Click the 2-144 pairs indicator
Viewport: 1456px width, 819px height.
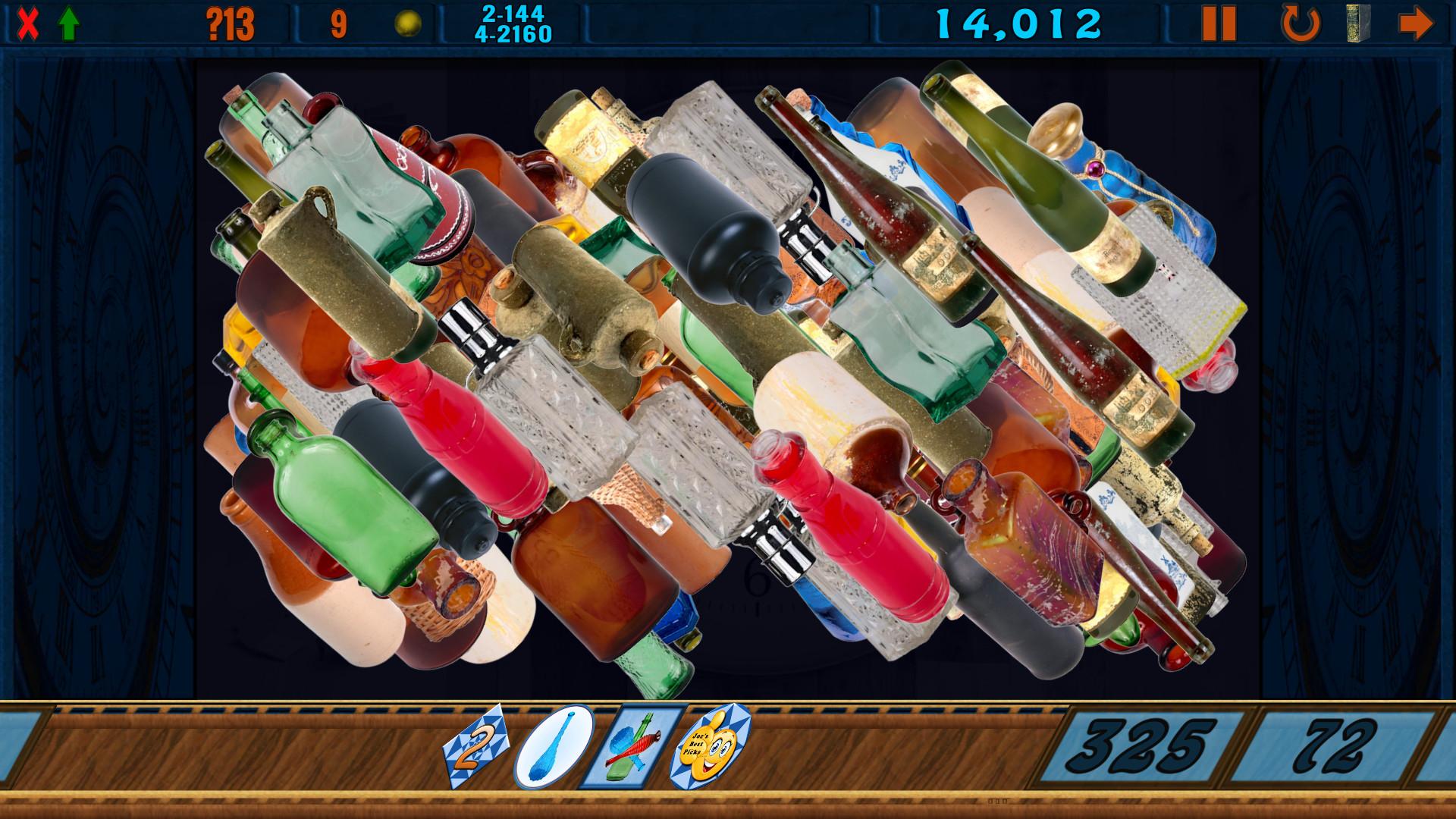[513, 13]
